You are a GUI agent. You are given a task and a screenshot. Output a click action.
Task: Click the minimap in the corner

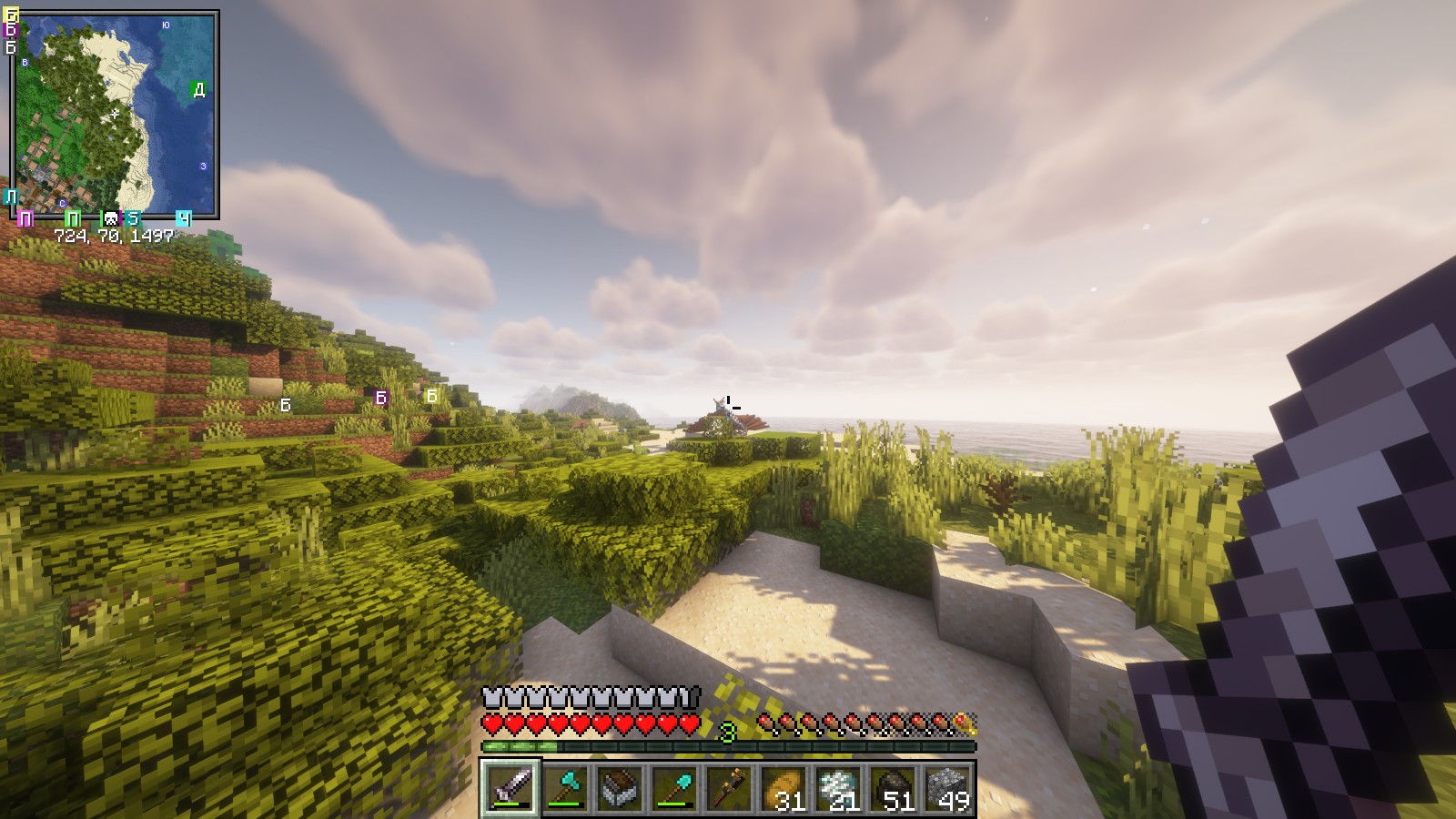coord(116,114)
